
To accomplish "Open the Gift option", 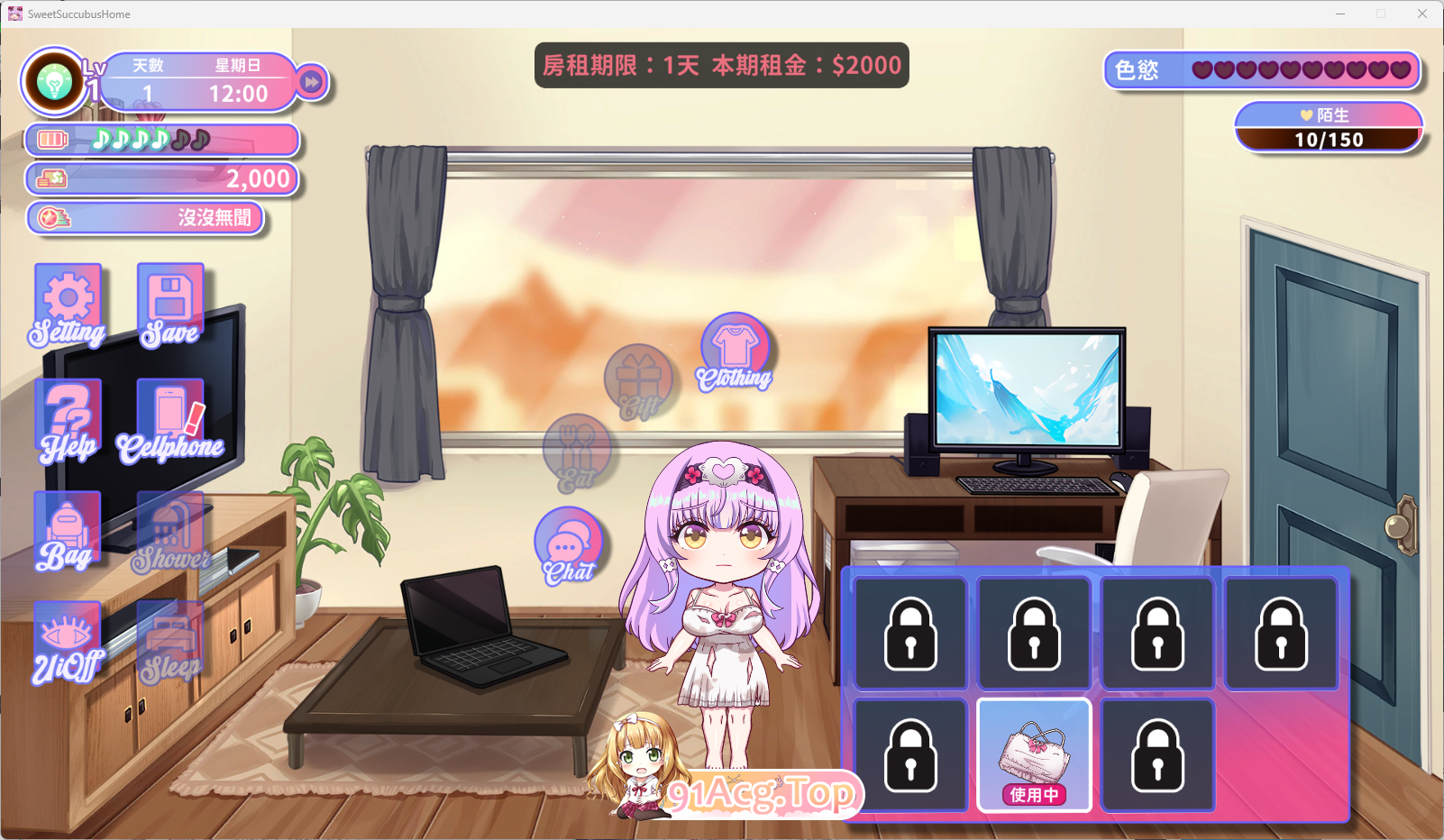I will (640, 379).
